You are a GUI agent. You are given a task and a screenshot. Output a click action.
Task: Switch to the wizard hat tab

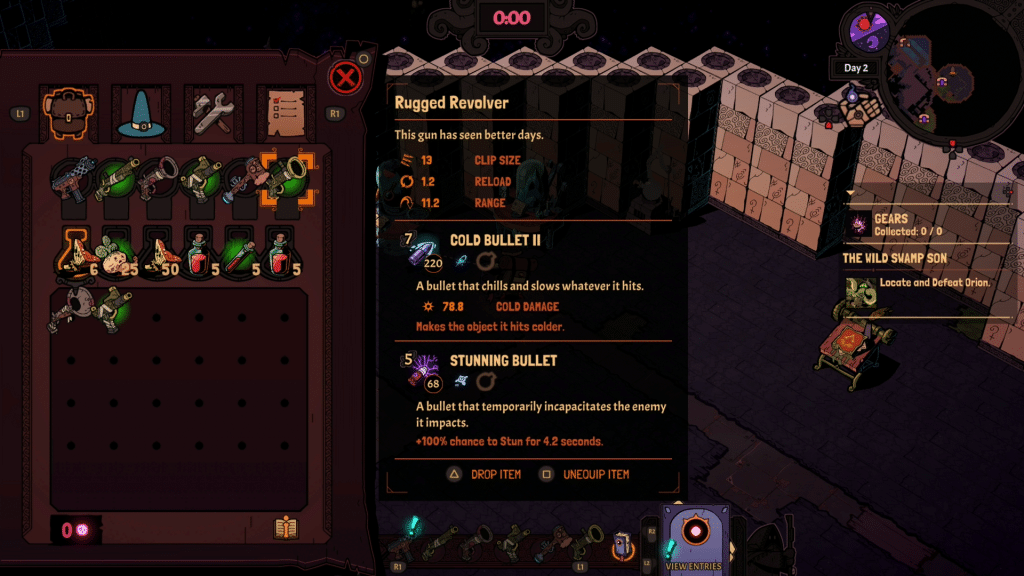tap(139, 114)
